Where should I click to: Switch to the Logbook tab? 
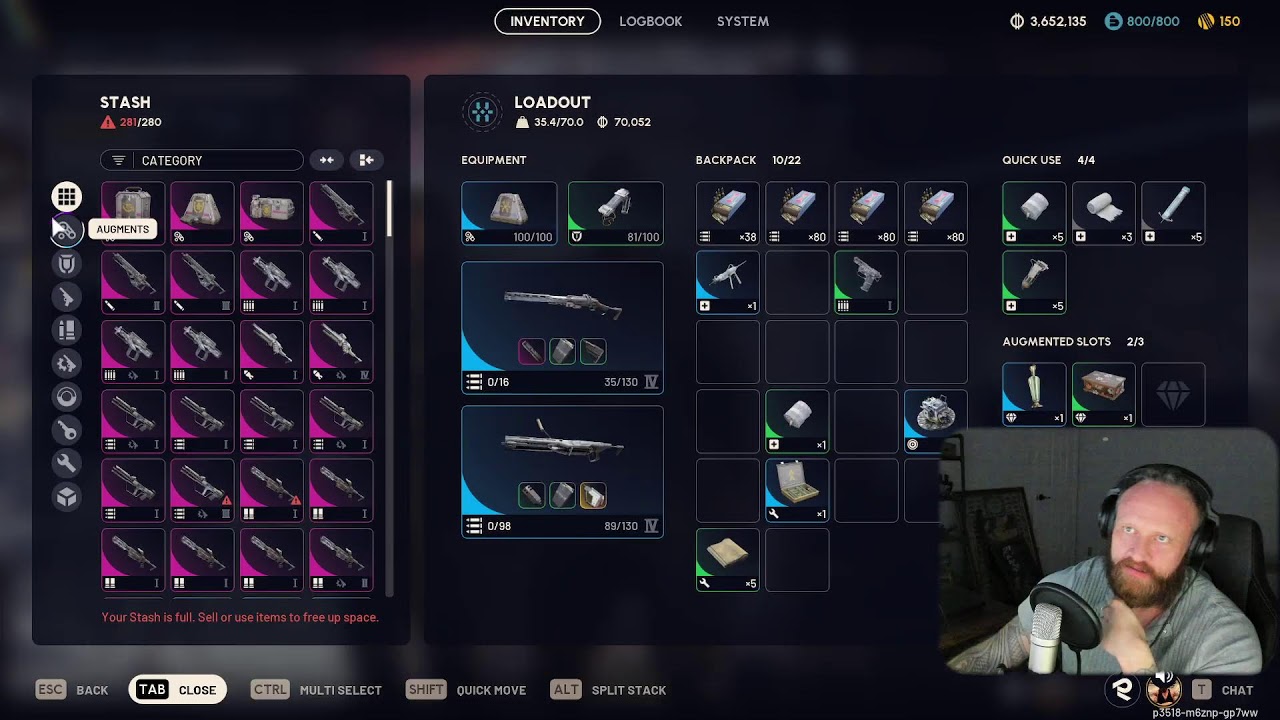[x=650, y=21]
